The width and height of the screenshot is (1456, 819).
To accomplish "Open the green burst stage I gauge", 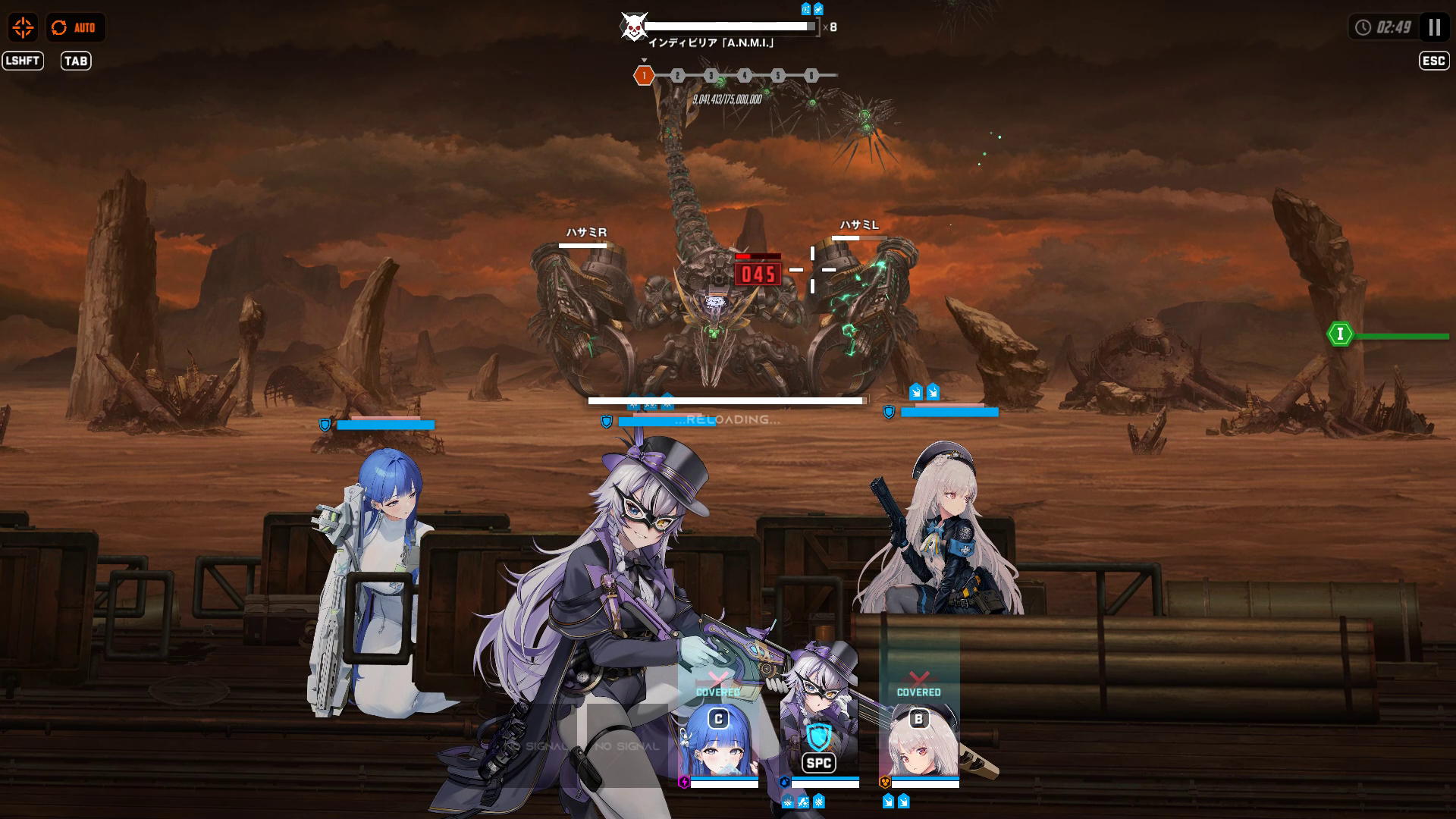I will pos(1340,334).
